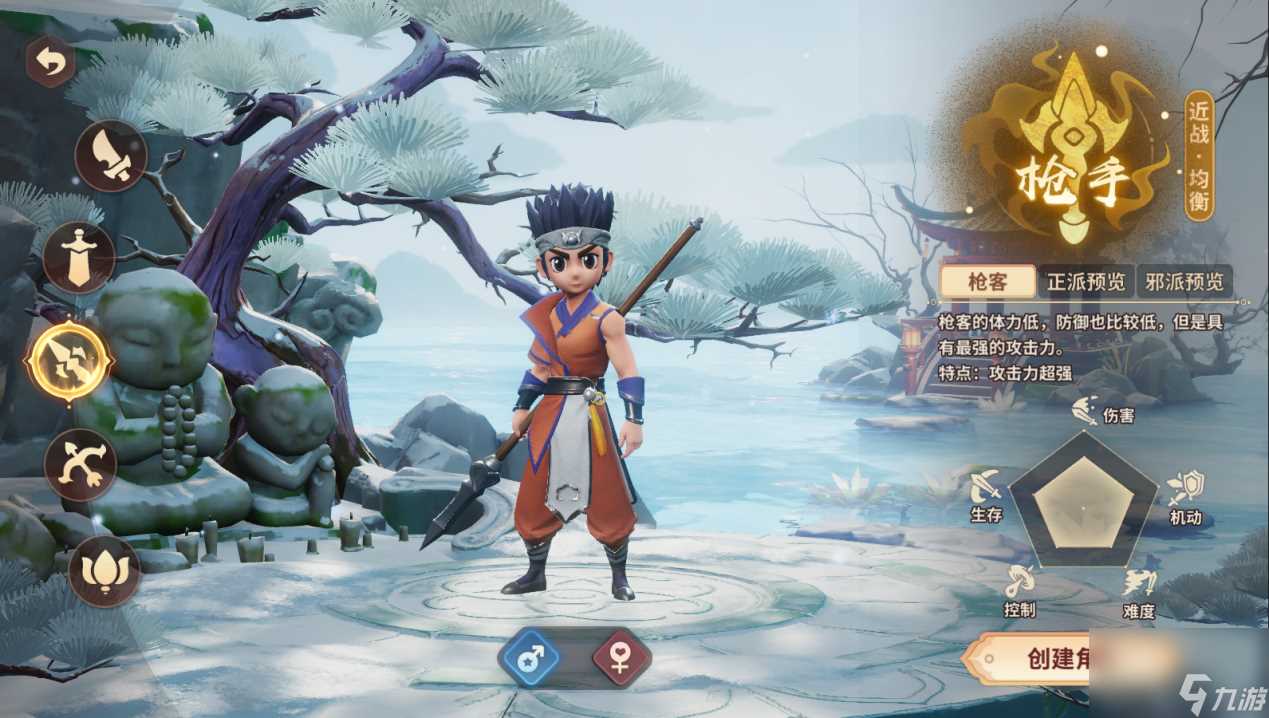Open the 枪客 tab
The image size is (1269, 718).
point(988,281)
